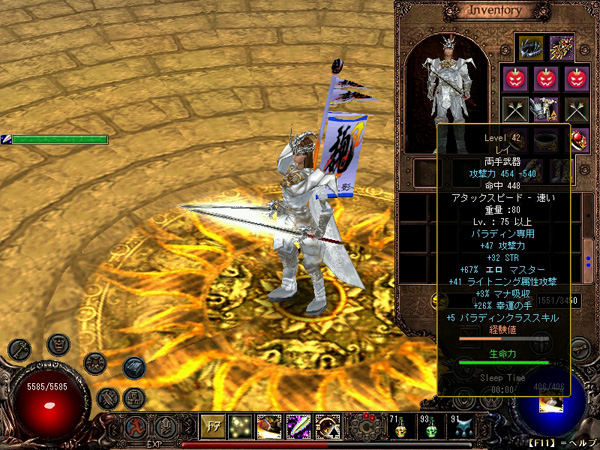Viewport: 600px width, 450px height.
Task: Open the crossed swords round menu button
Action: click(x=109, y=400)
